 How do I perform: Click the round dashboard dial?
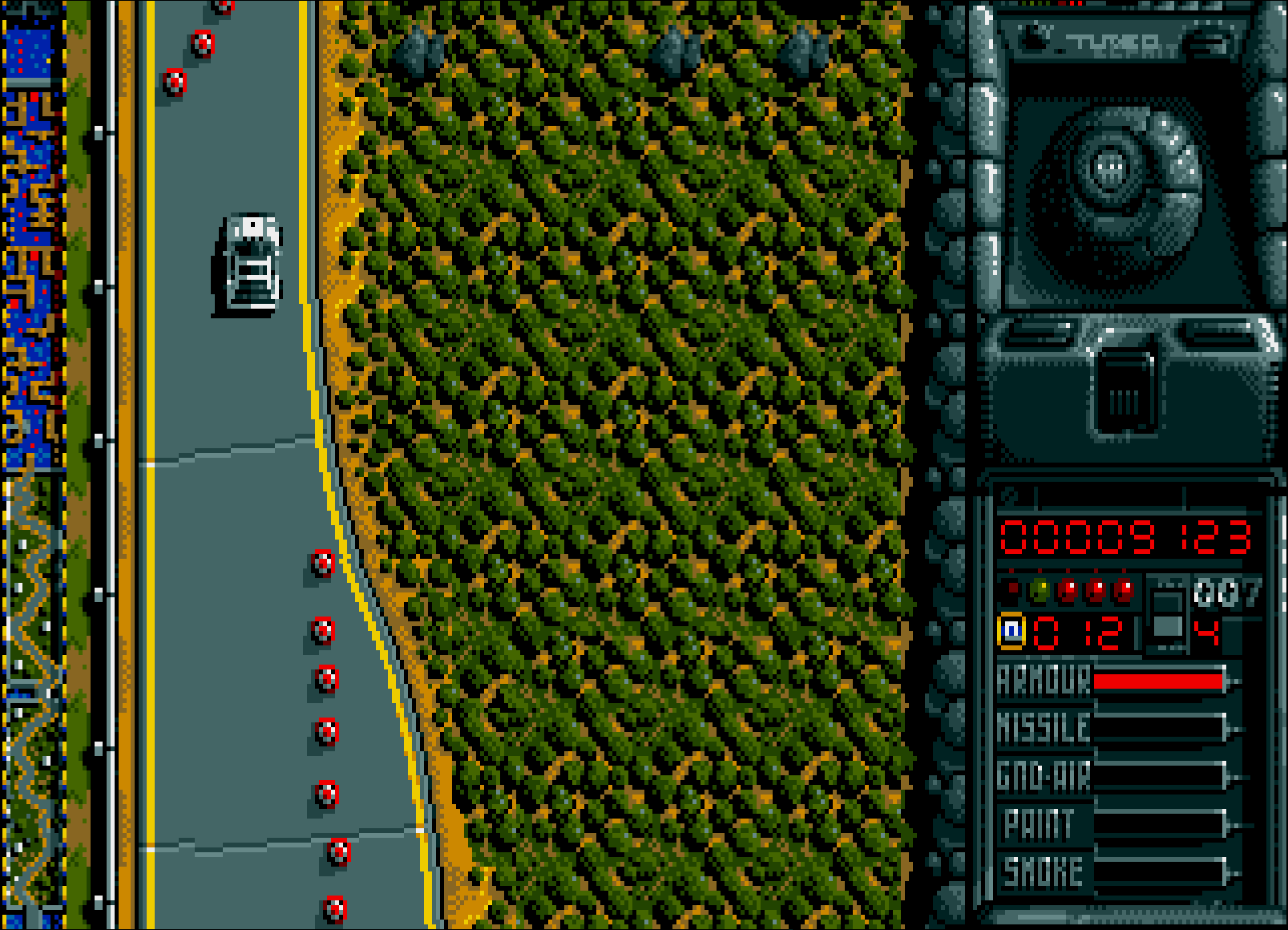(1112, 170)
